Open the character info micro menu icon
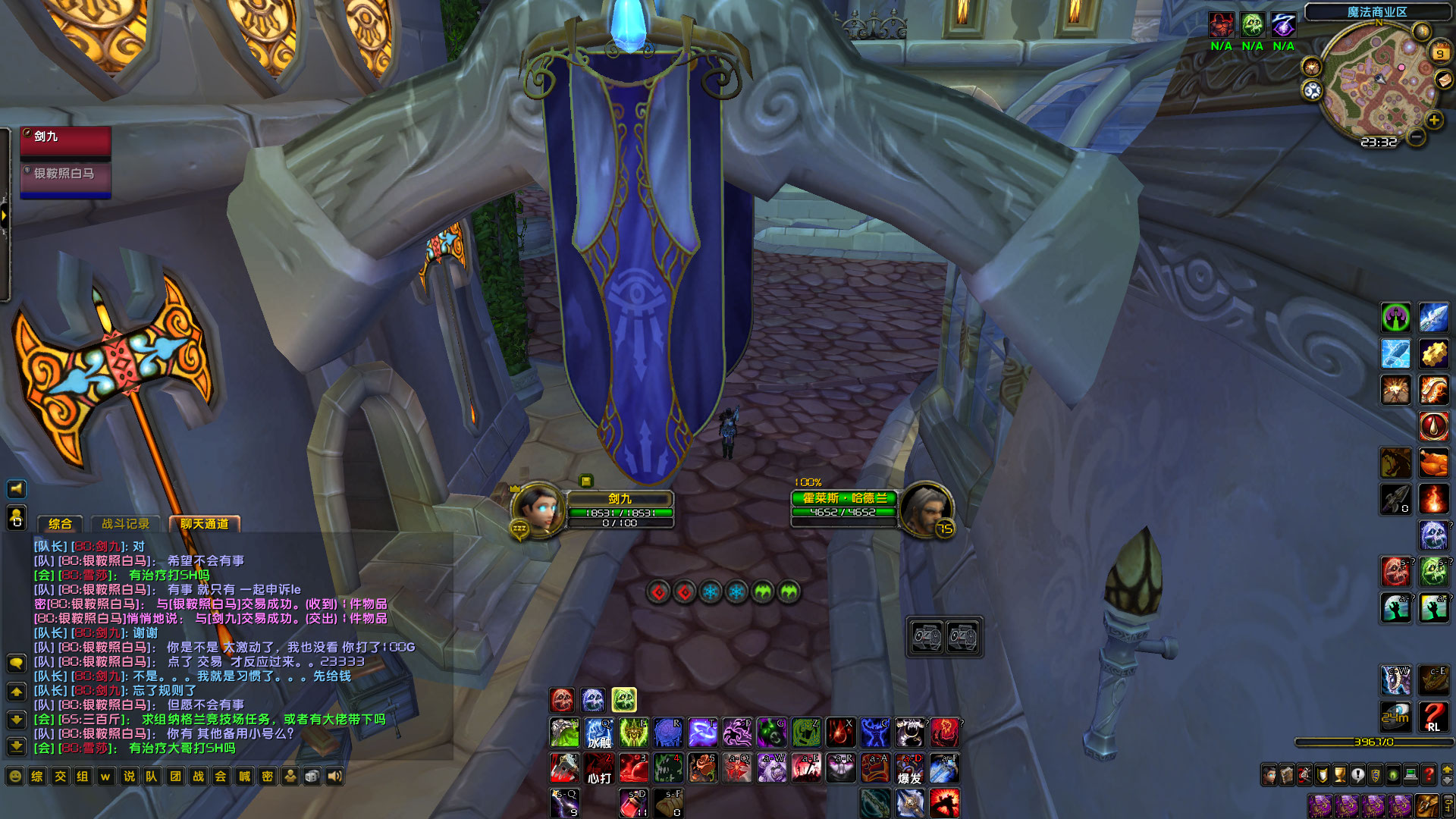The image size is (1456, 819). click(x=1269, y=774)
